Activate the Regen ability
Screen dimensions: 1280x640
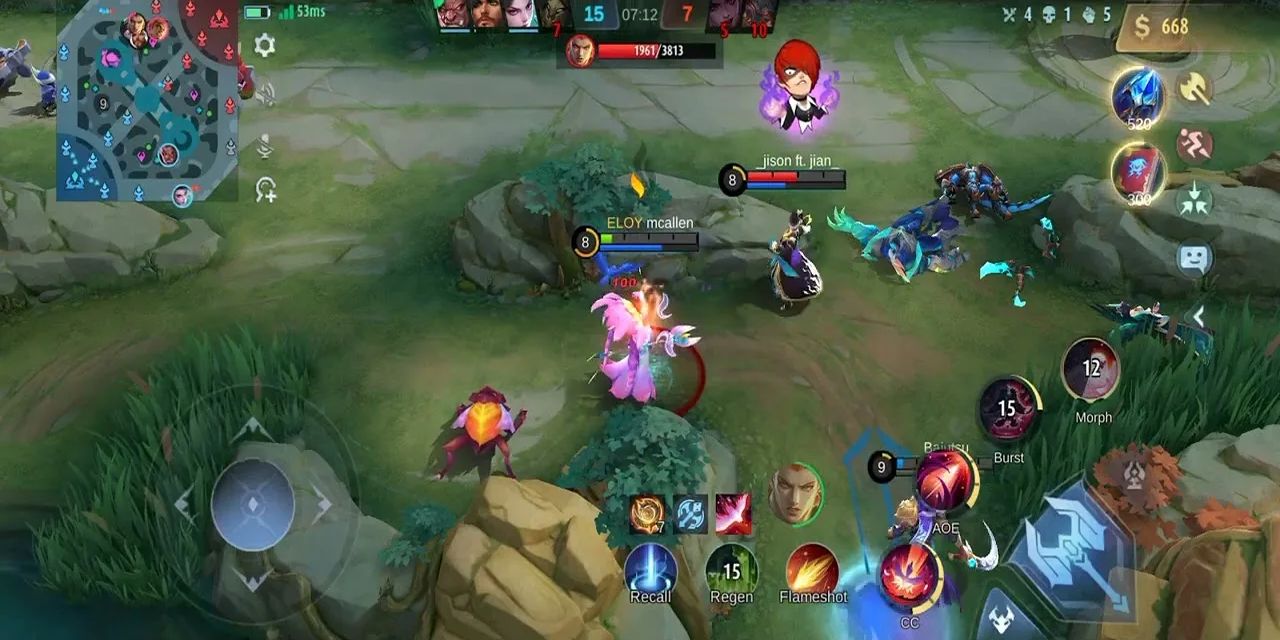point(731,570)
